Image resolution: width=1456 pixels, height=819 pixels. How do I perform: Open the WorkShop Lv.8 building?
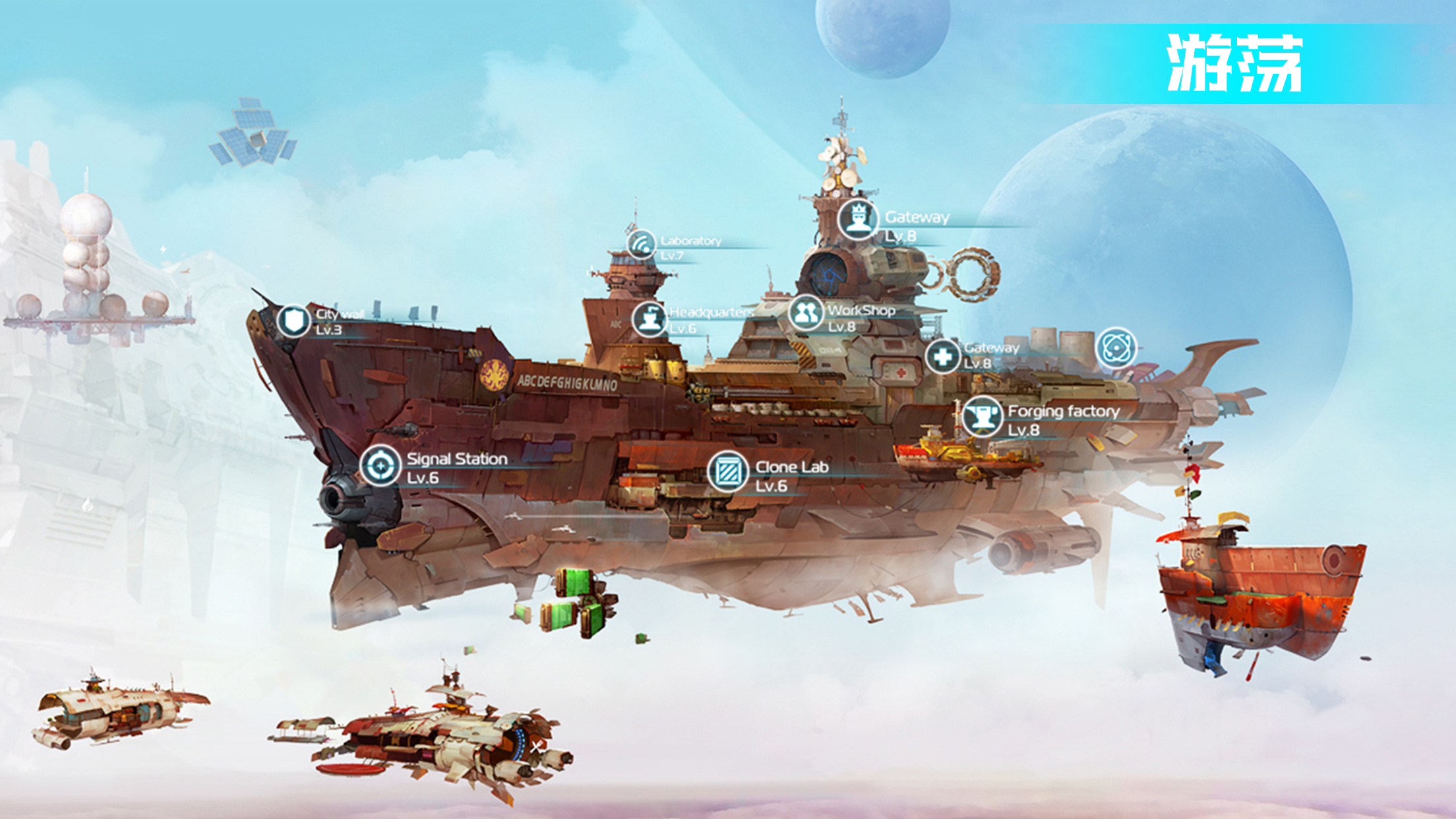pos(806,313)
